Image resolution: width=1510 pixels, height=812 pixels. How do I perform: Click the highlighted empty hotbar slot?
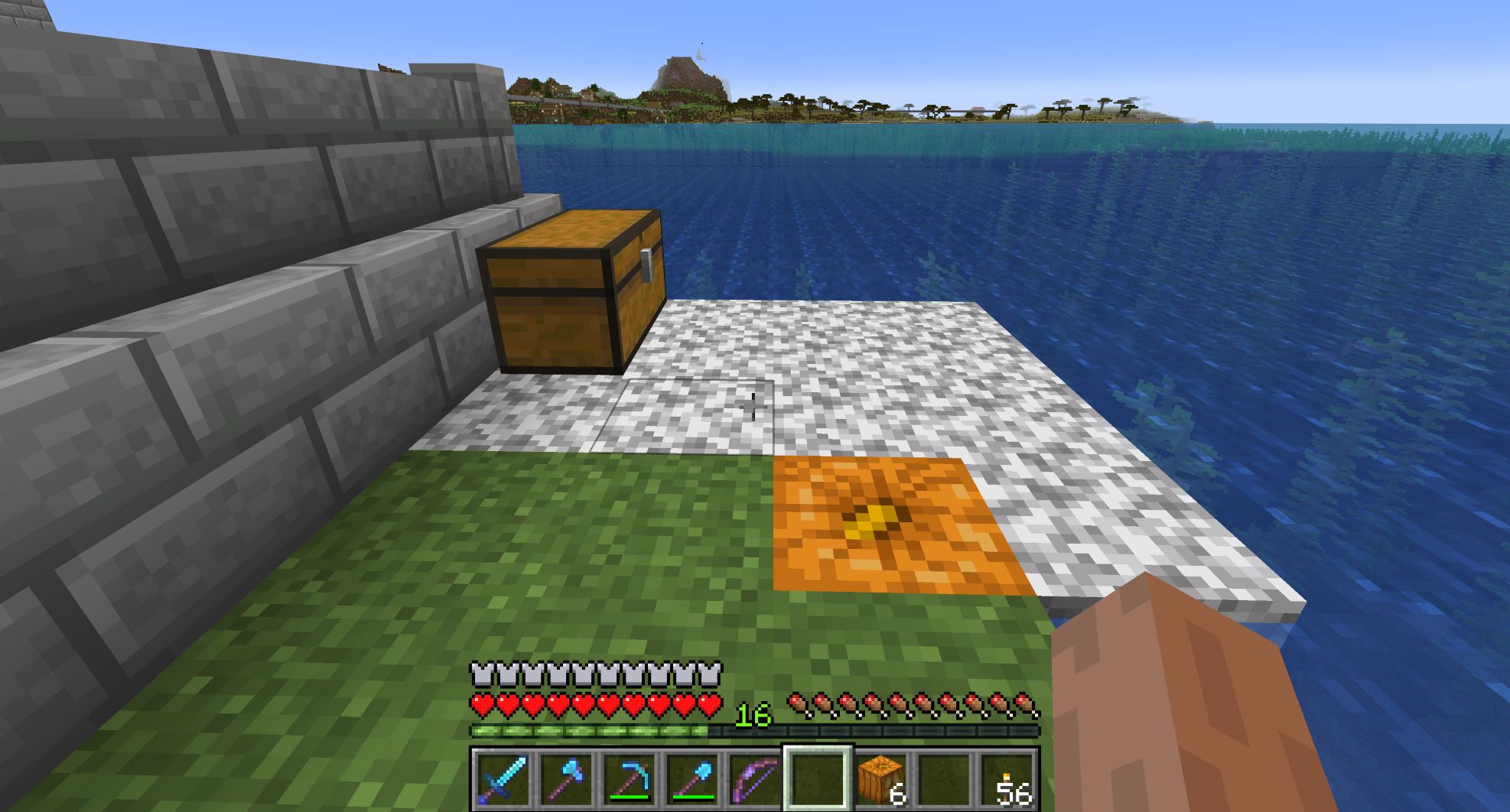point(817,778)
